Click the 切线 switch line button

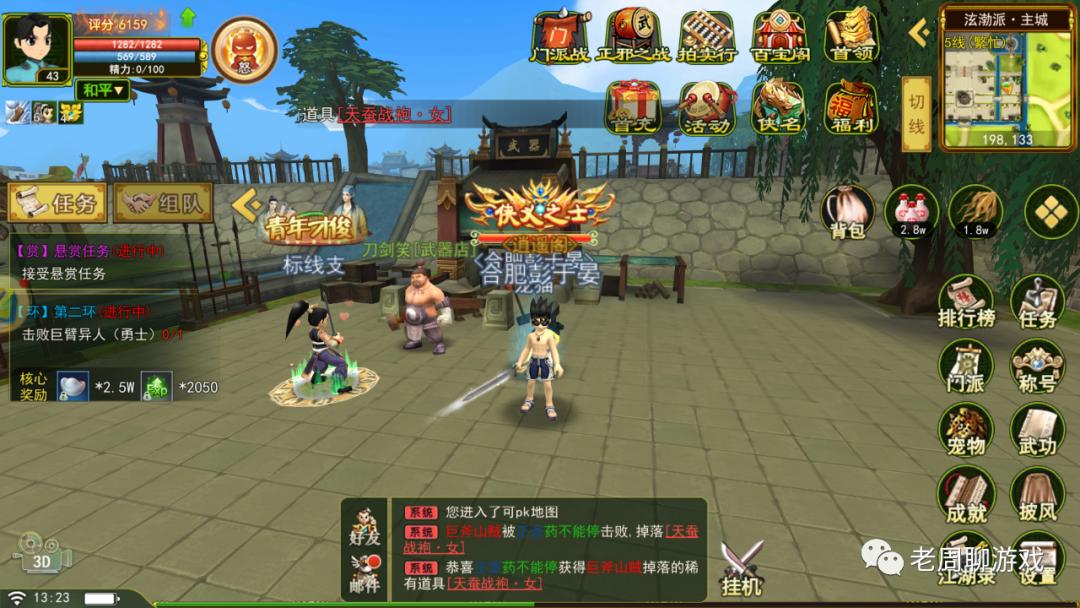916,115
